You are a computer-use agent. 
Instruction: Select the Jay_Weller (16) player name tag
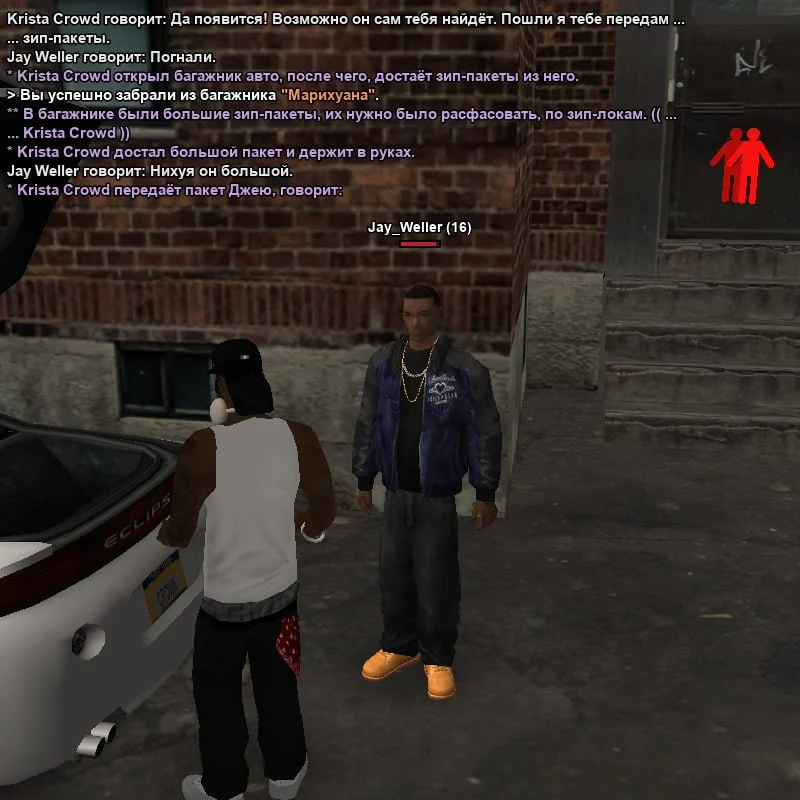coord(419,228)
